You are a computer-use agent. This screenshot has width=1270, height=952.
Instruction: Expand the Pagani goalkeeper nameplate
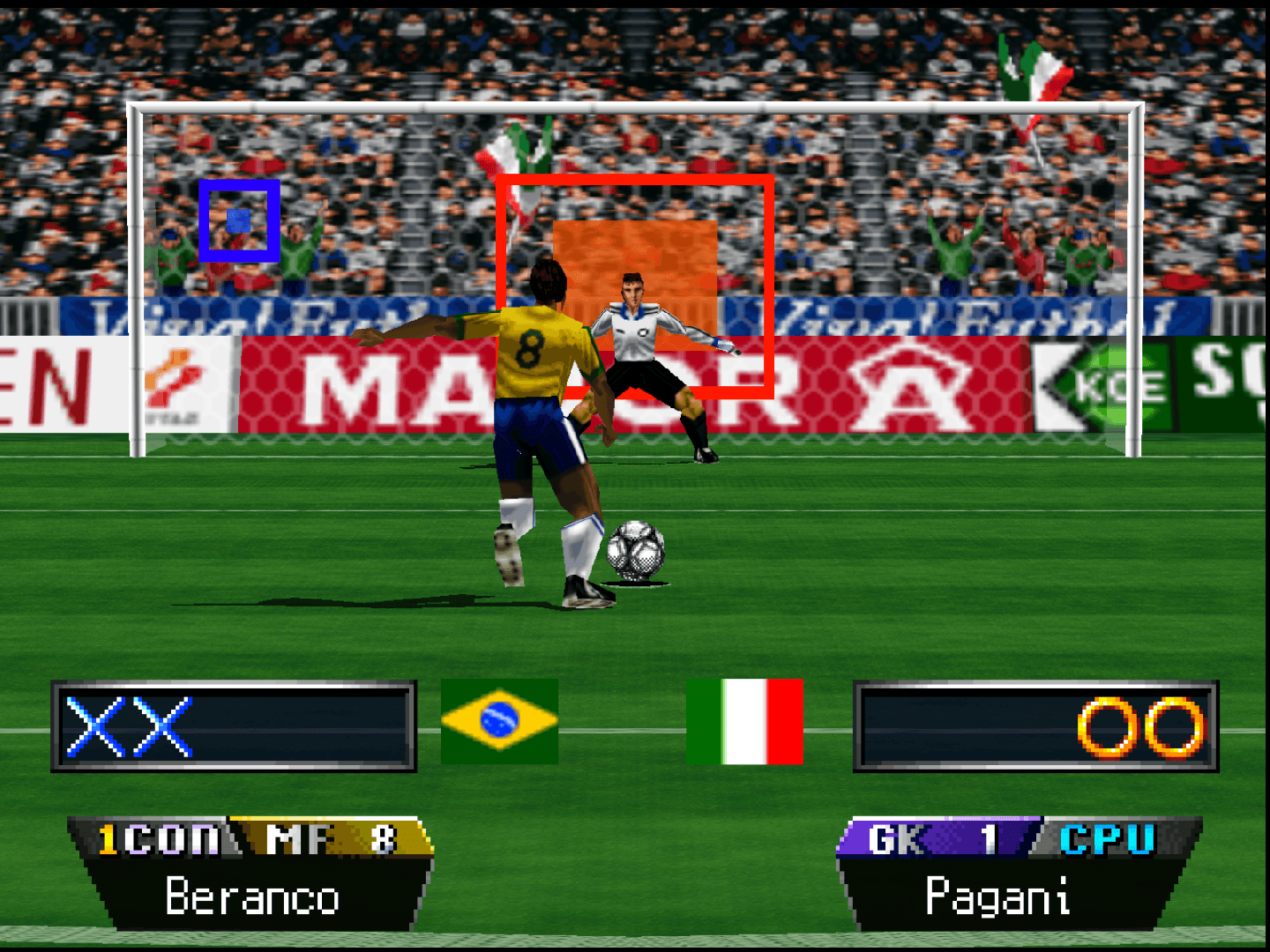click(999, 897)
